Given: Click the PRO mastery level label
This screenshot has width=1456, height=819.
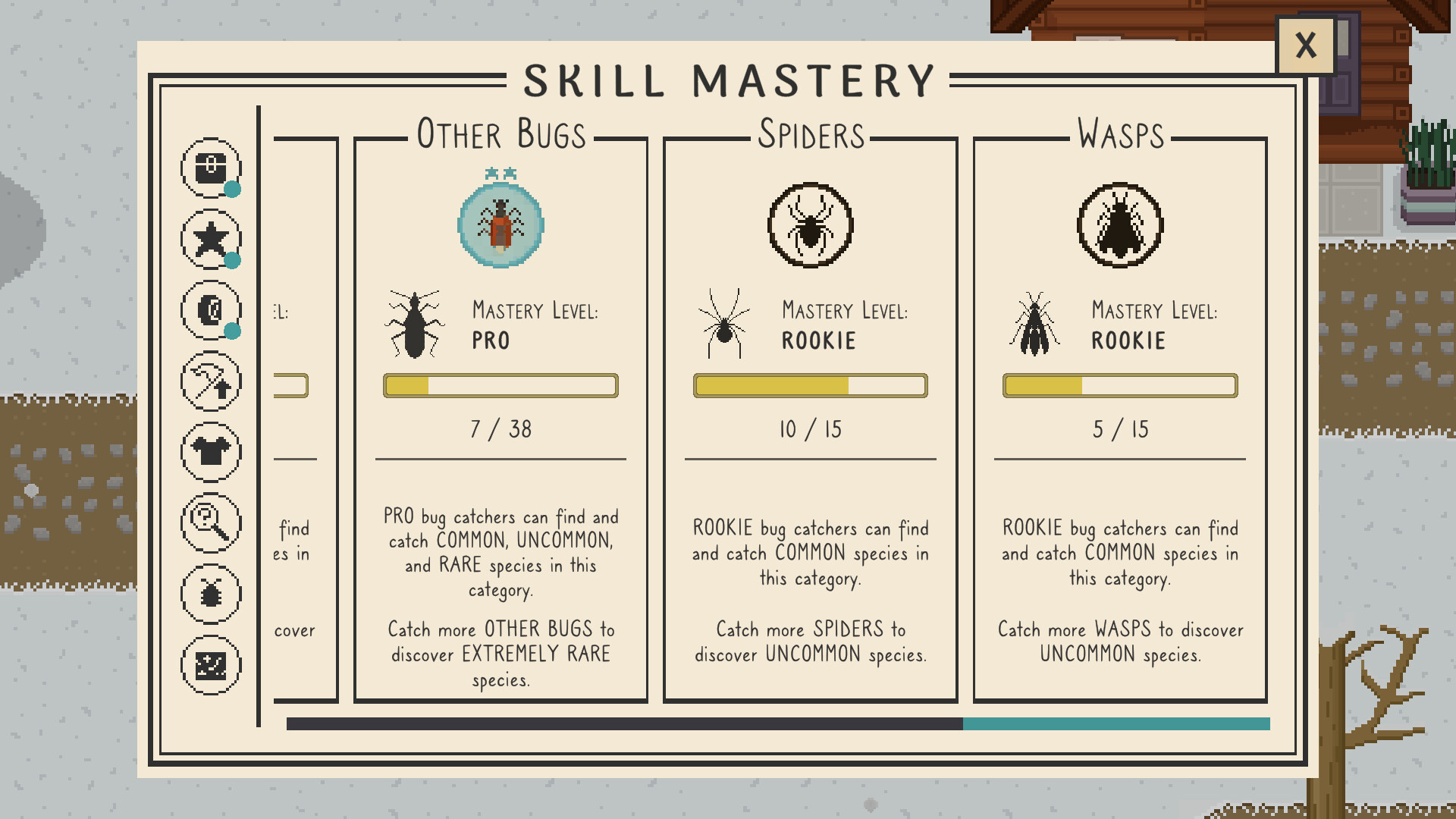Looking at the screenshot, I should 491,341.
